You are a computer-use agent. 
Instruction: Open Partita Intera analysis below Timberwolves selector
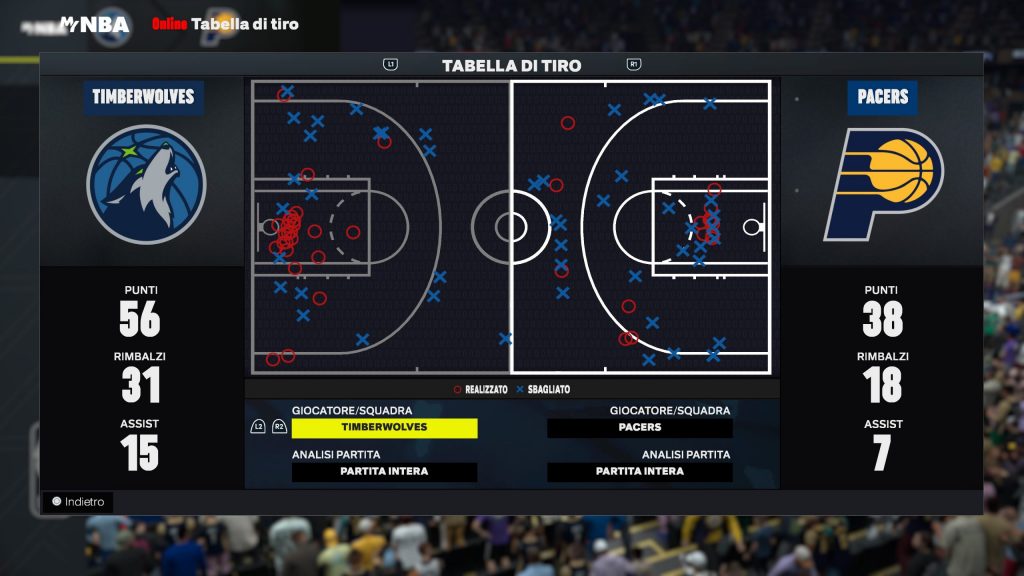[384, 472]
